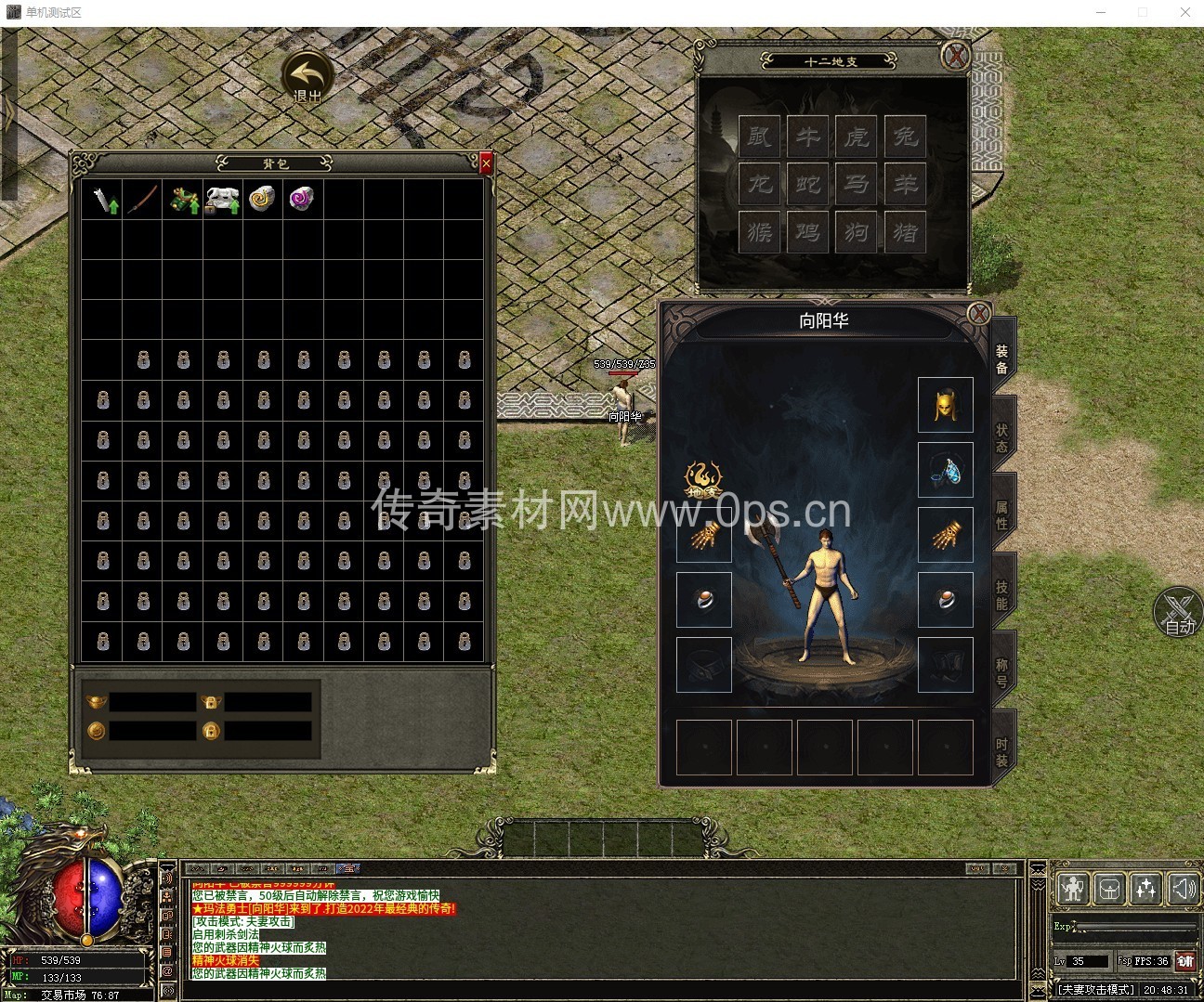Close the 背包 inventory window
The width and height of the screenshot is (1204, 1002).
(485, 164)
